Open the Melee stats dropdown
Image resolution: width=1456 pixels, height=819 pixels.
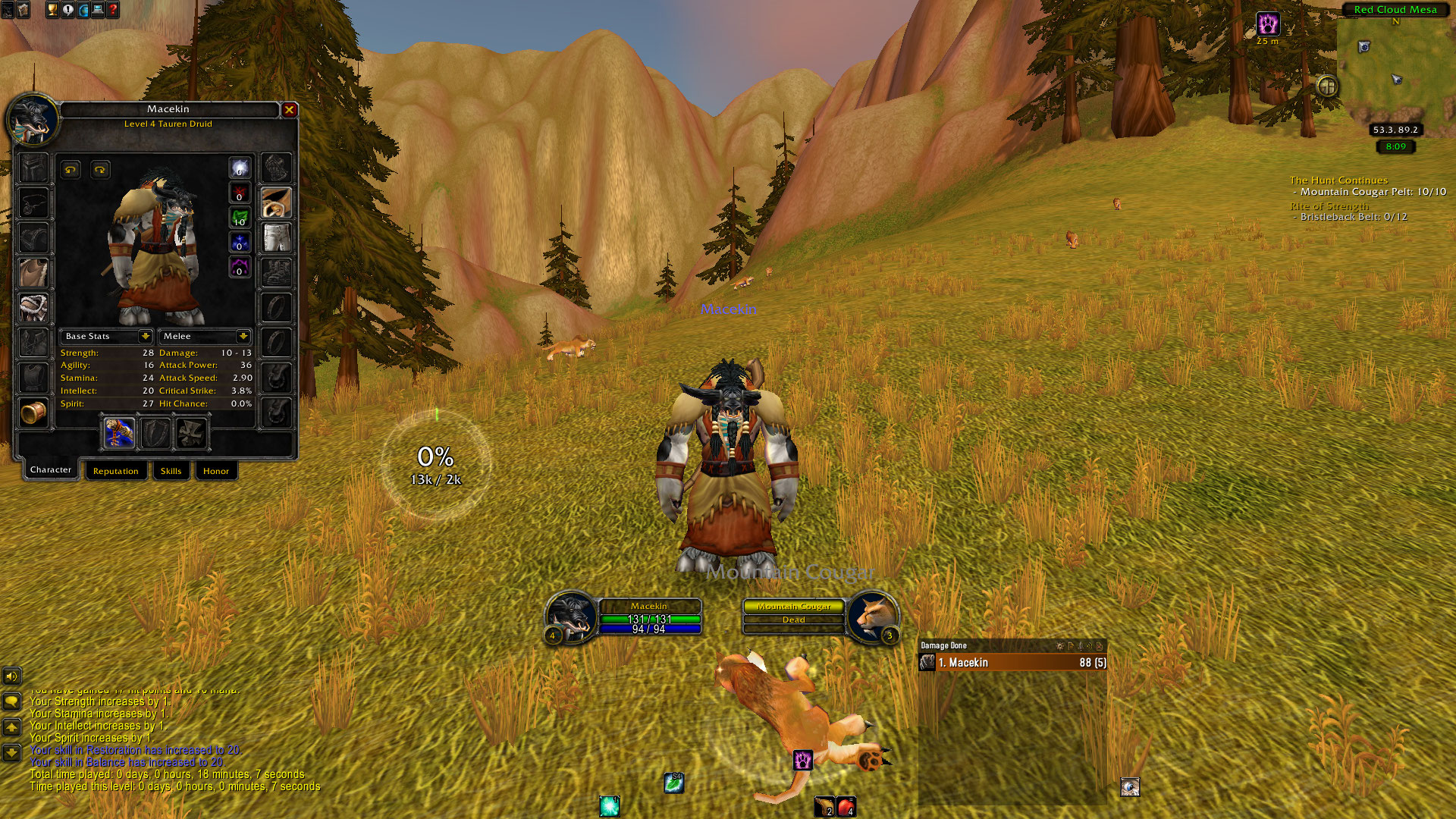tap(243, 336)
